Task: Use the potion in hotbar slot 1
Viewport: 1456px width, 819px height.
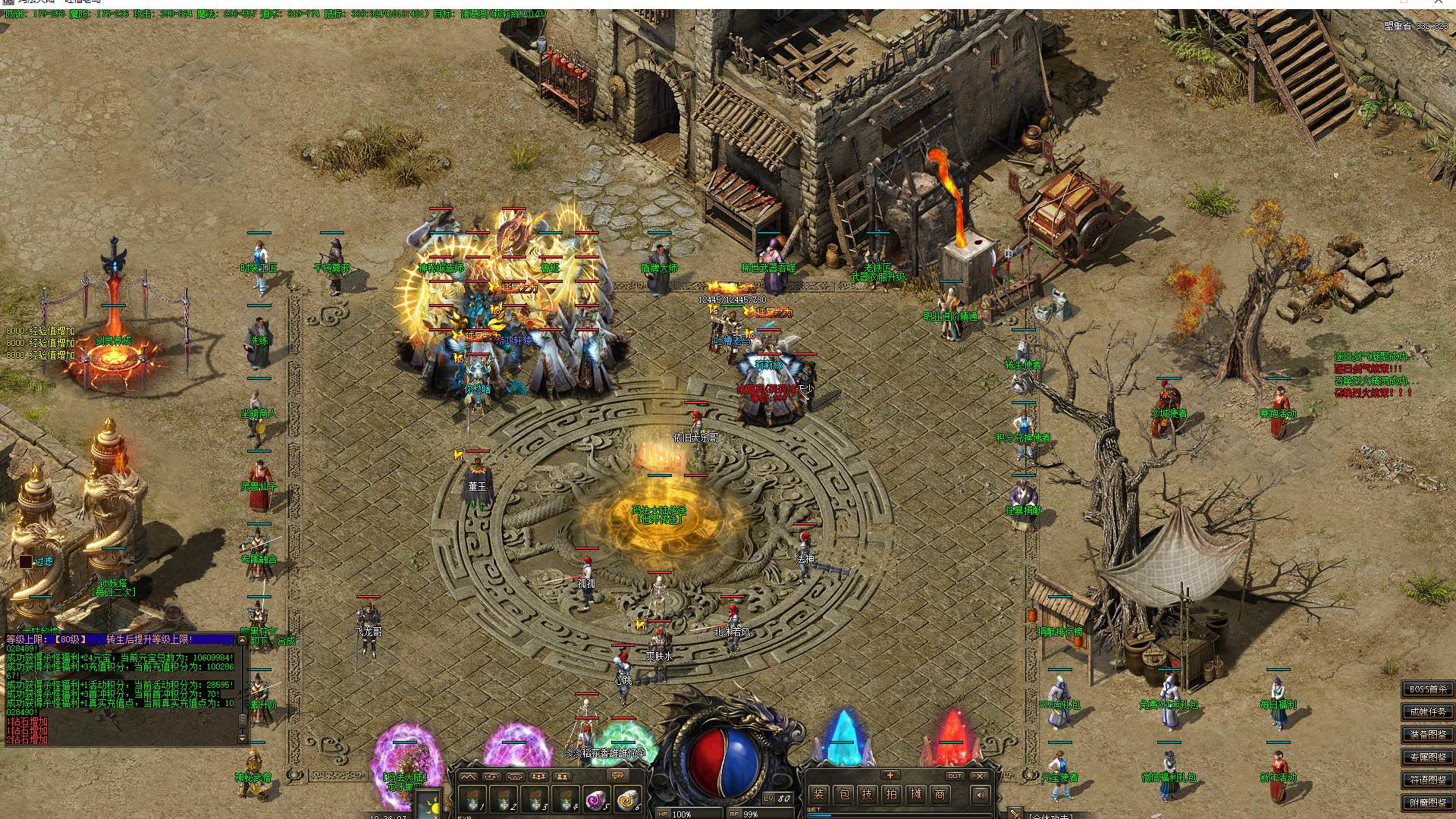Action: click(x=472, y=800)
